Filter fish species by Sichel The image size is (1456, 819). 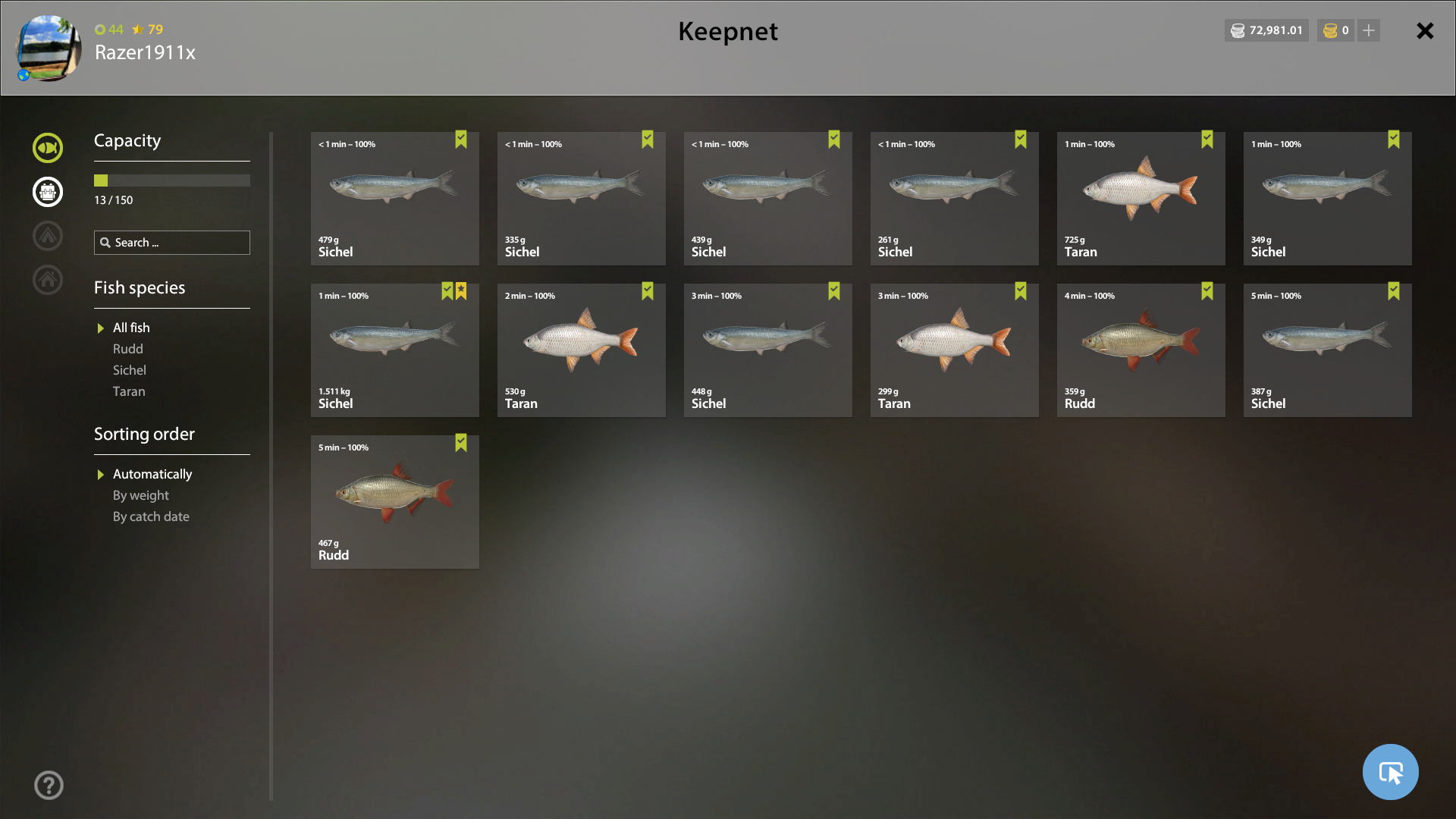pyautogui.click(x=129, y=370)
